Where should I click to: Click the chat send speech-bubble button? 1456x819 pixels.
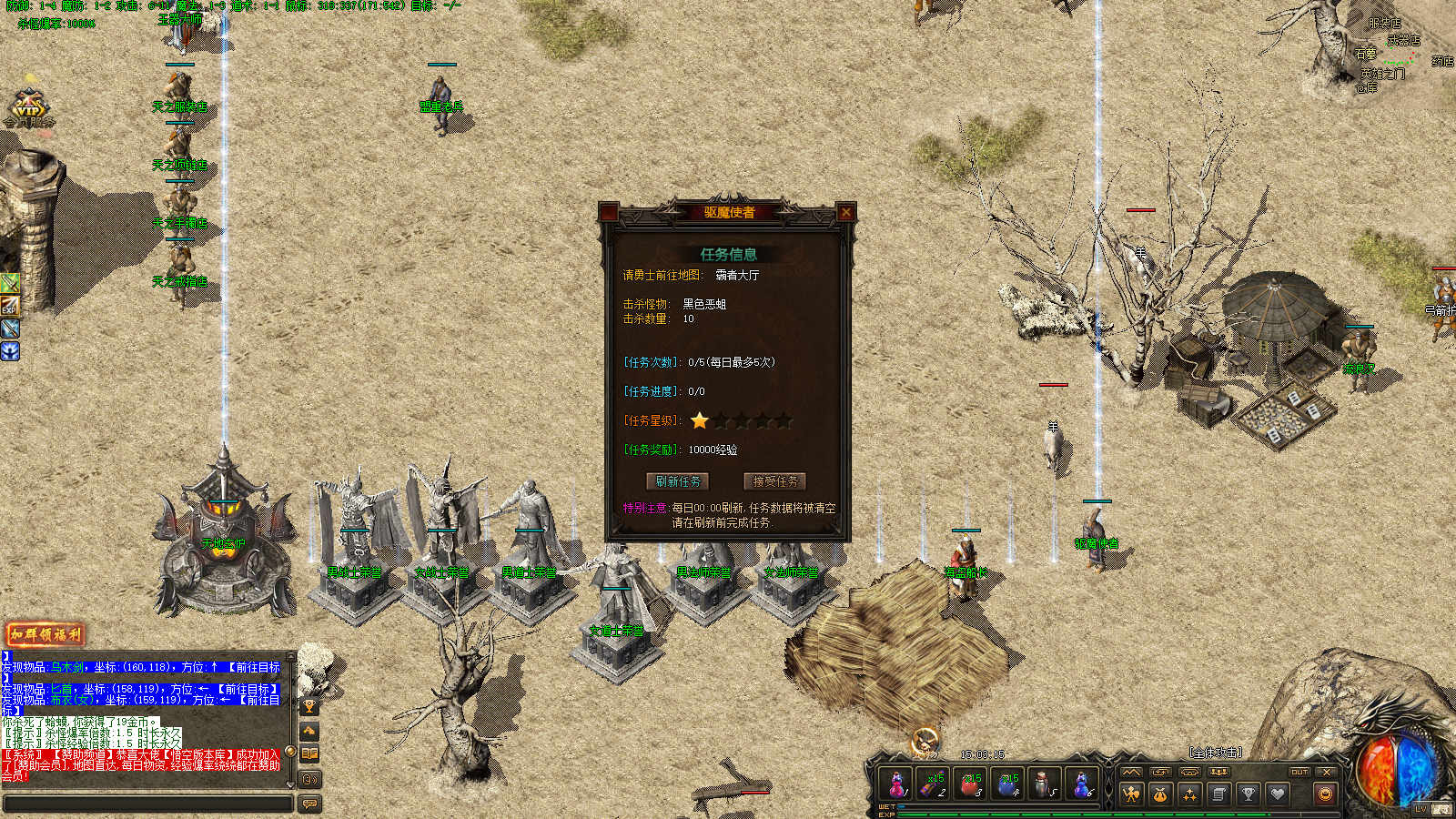pyautogui.click(x=309, y=804)
